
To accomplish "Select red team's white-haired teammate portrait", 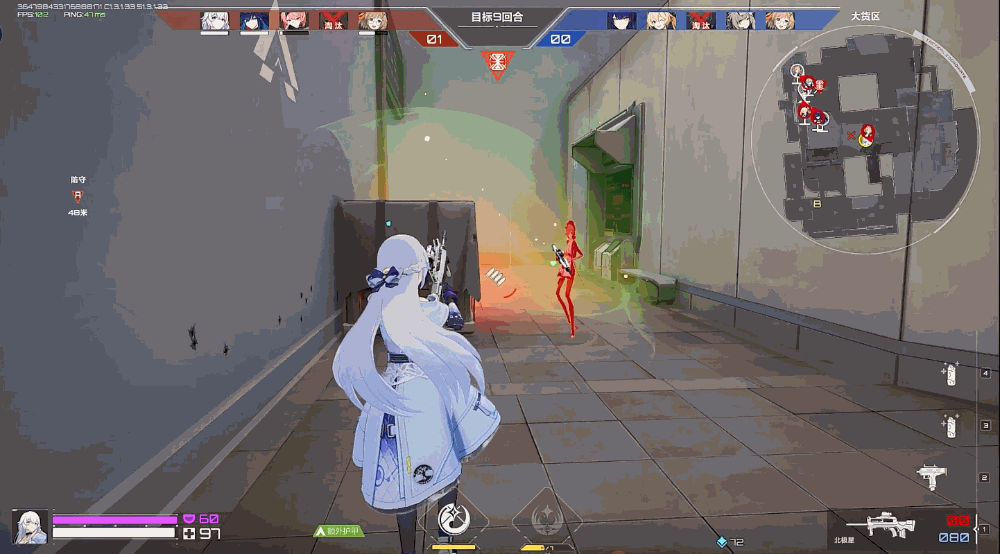I will (x=214, y=20).
